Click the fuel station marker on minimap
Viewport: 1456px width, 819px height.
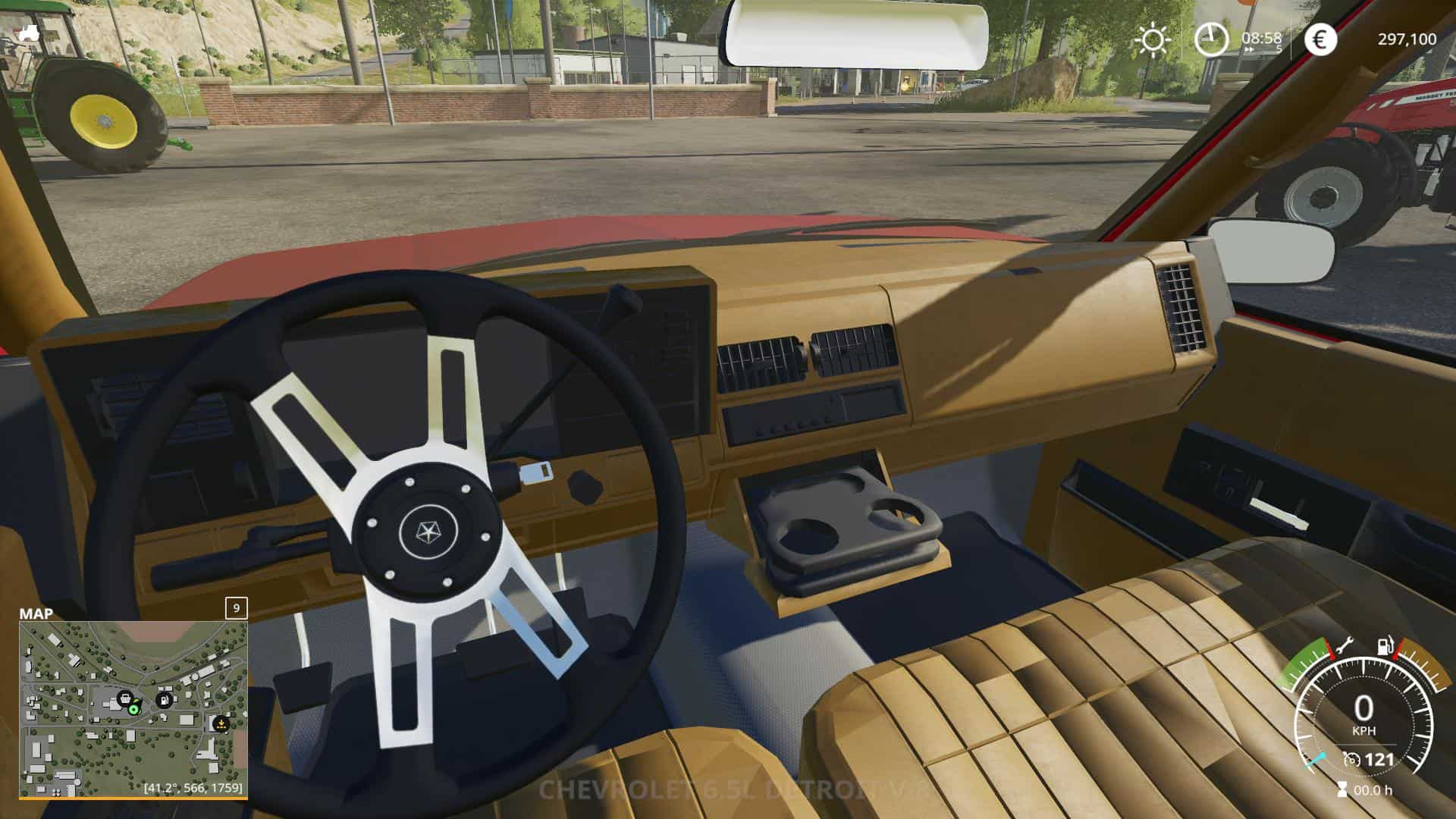pyautogui.click(x=164, y=699)
